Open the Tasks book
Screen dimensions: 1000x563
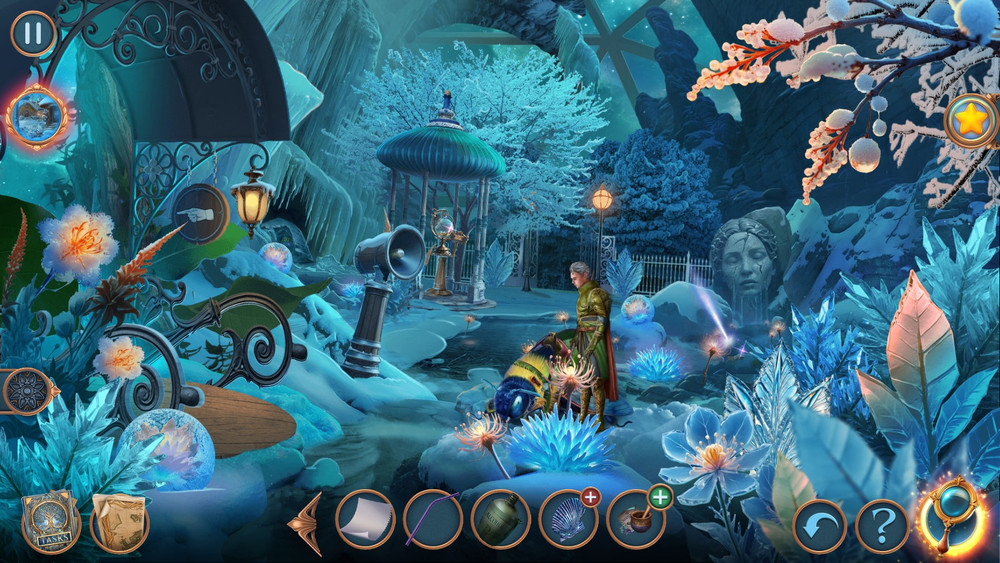[49, 522]
